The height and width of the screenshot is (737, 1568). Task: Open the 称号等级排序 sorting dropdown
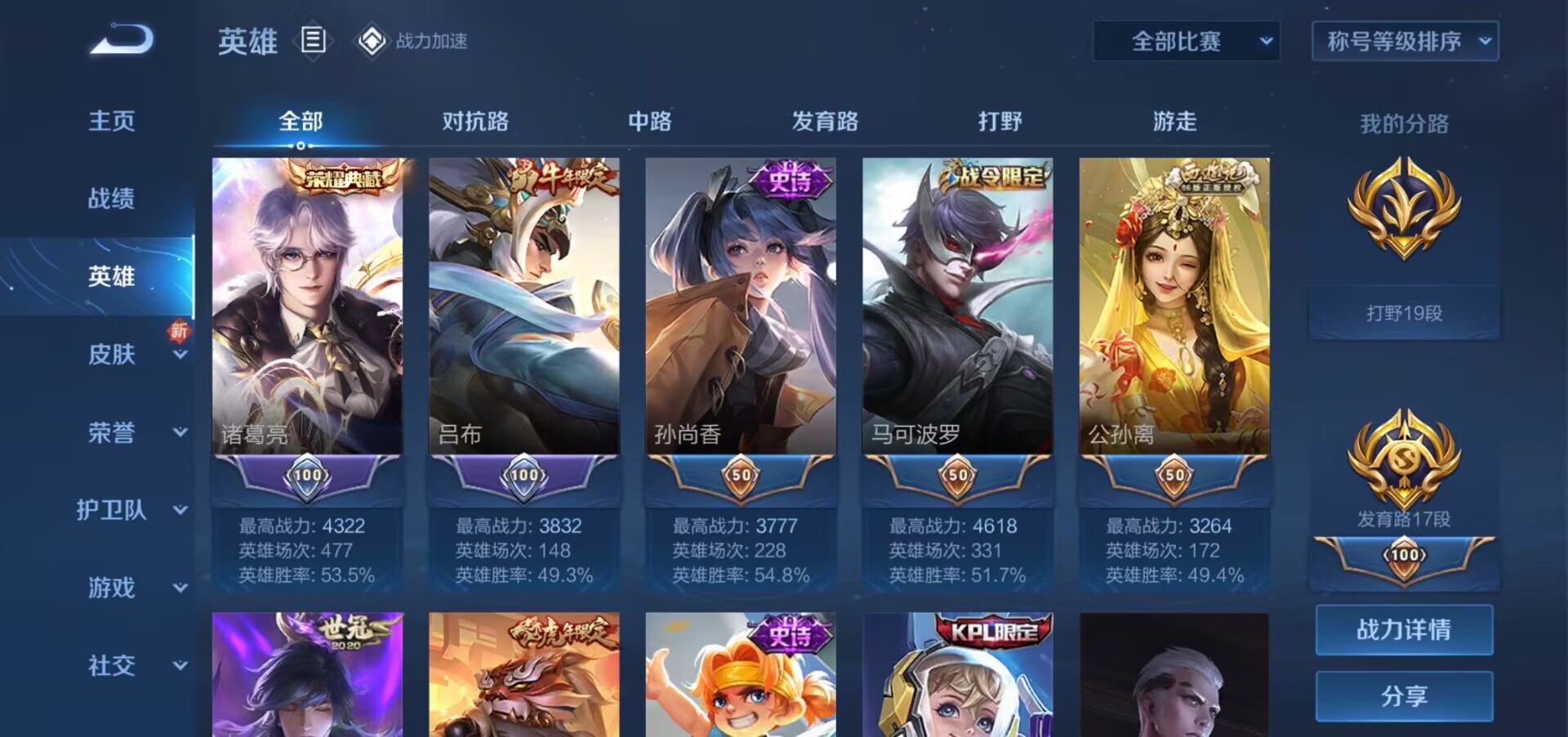[x=1404, y=41]
